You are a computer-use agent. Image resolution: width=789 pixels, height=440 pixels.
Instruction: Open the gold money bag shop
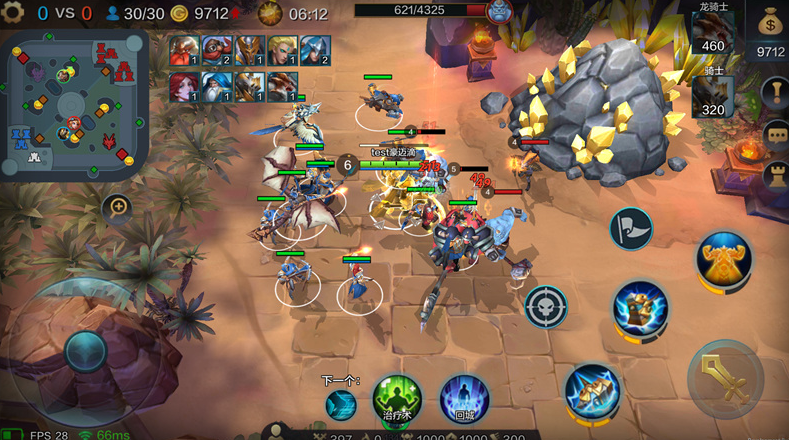pos(771,21)
